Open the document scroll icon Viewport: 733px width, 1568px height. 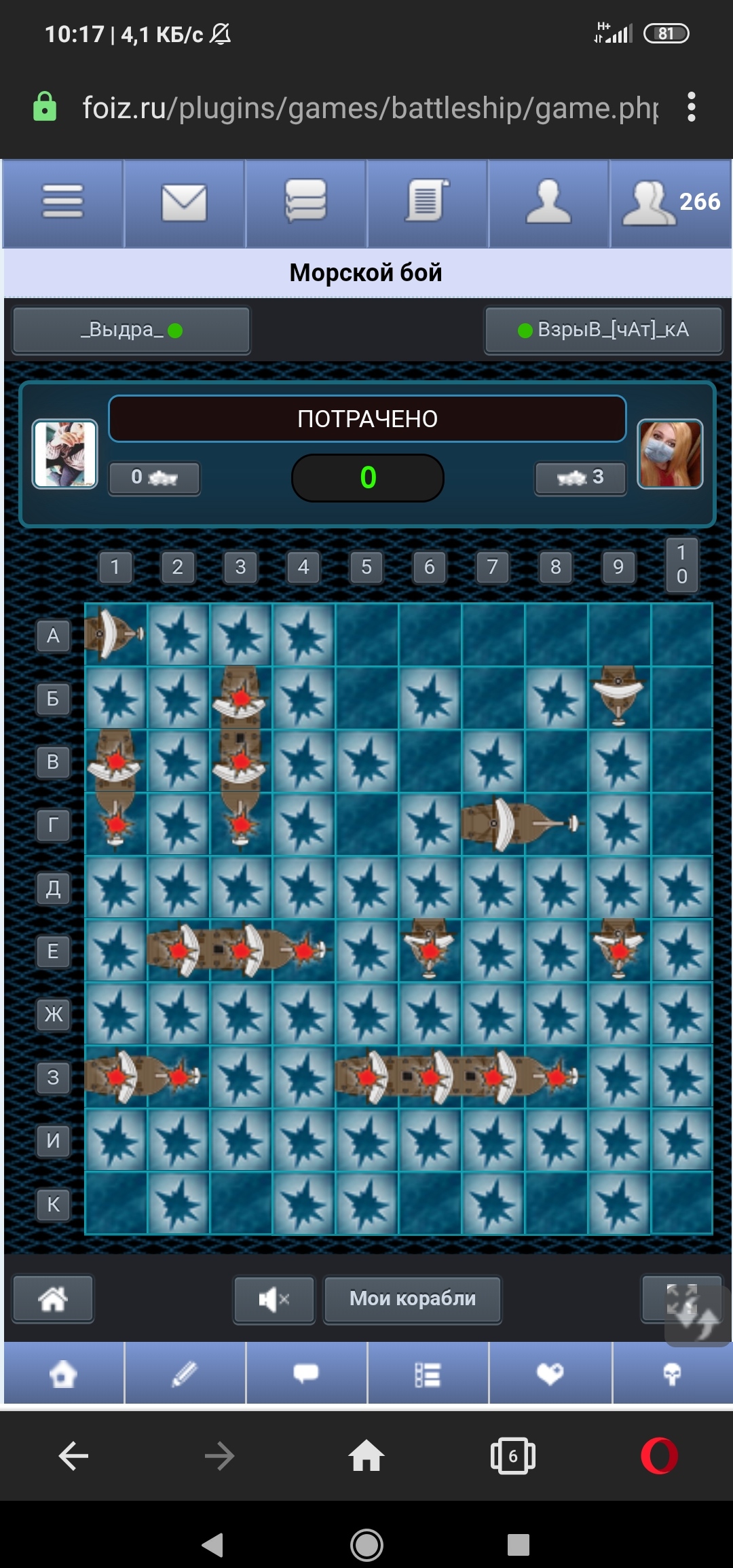pos(427,202)
